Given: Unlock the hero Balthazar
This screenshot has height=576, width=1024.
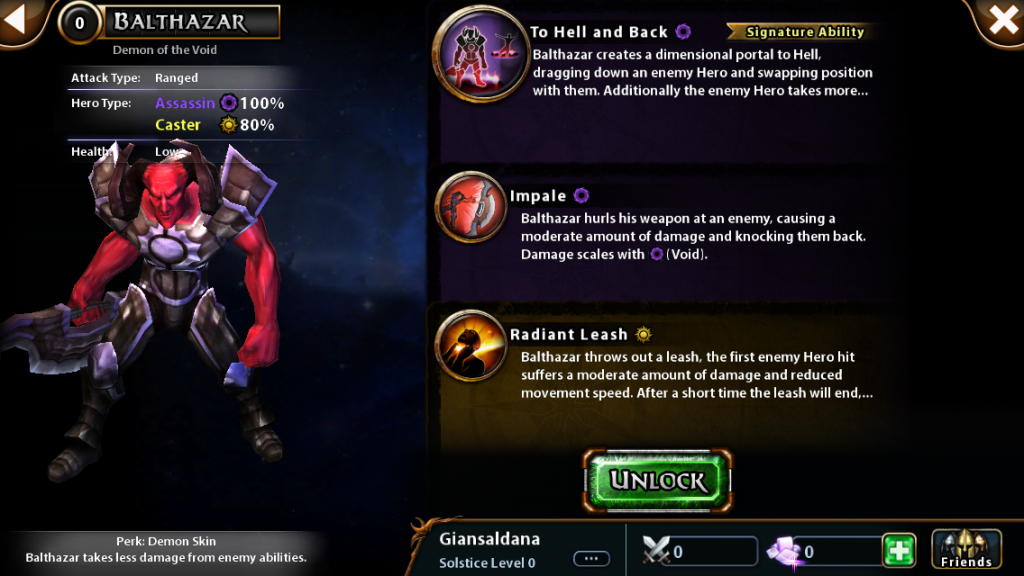Looking at the screenshot, I should 658,481.
